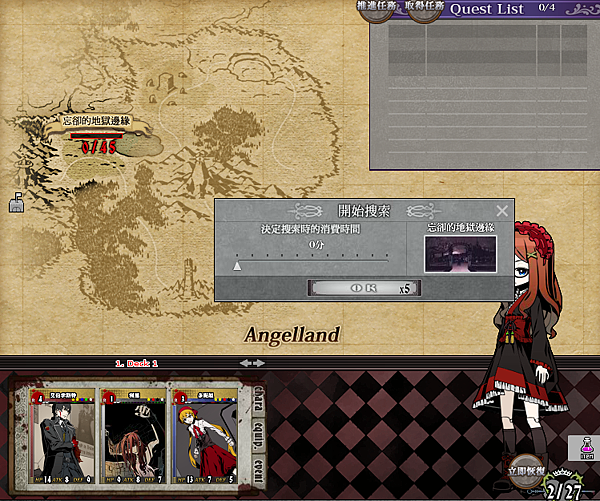Switch to the equip tab
Image resolution: width=600 pixels, height=501 pixels.
tap(258, 433)
